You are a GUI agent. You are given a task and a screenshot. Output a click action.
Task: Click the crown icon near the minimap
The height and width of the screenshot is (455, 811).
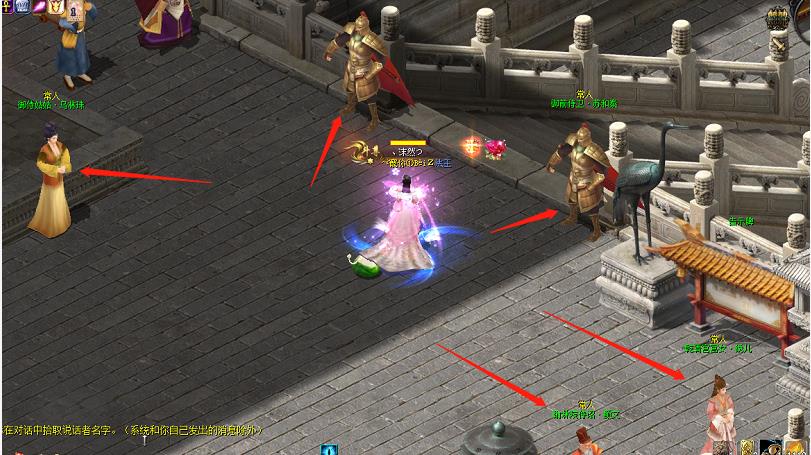coord(777,18)
